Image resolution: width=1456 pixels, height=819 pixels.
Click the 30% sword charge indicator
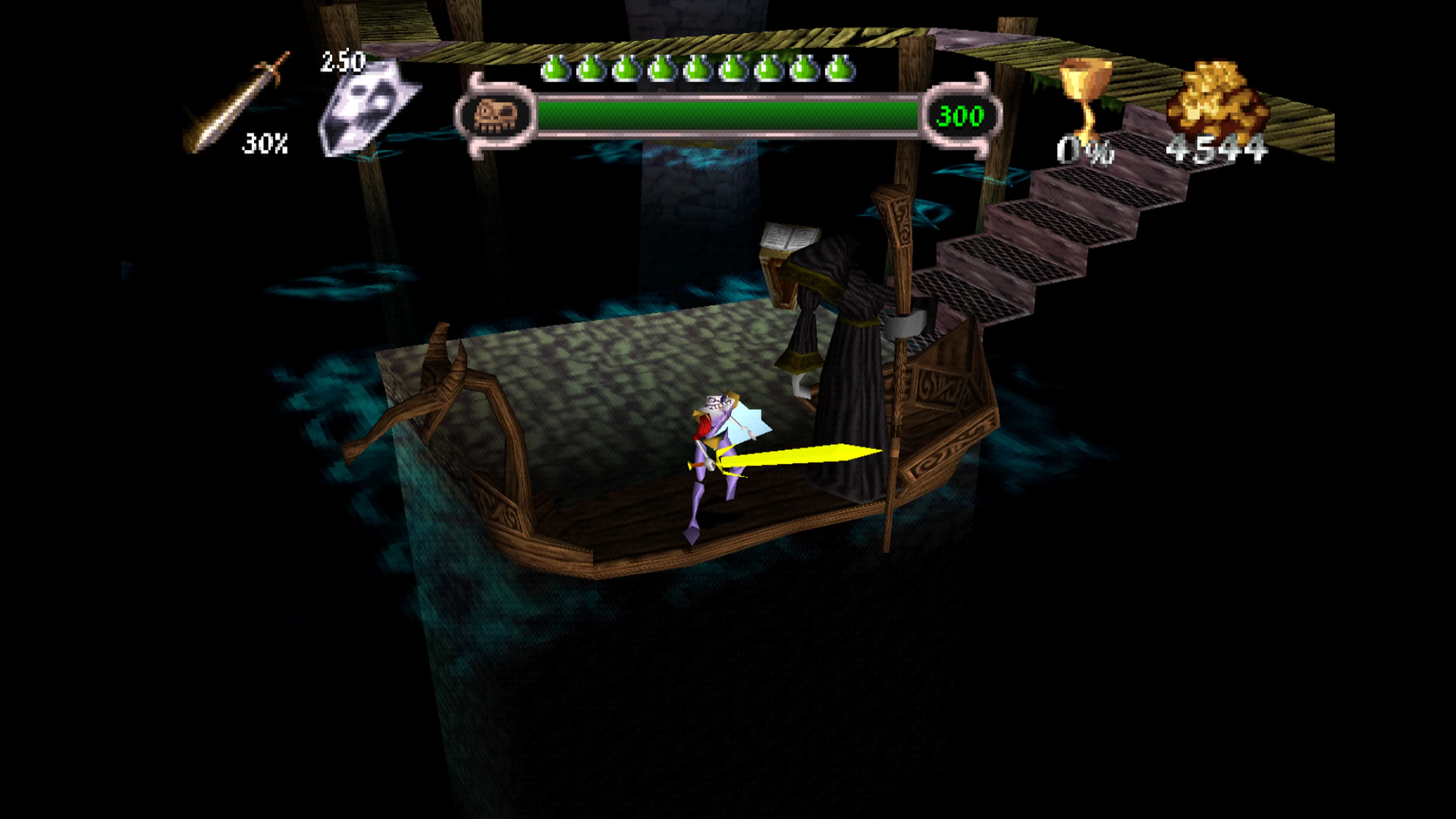pos(266,144)
